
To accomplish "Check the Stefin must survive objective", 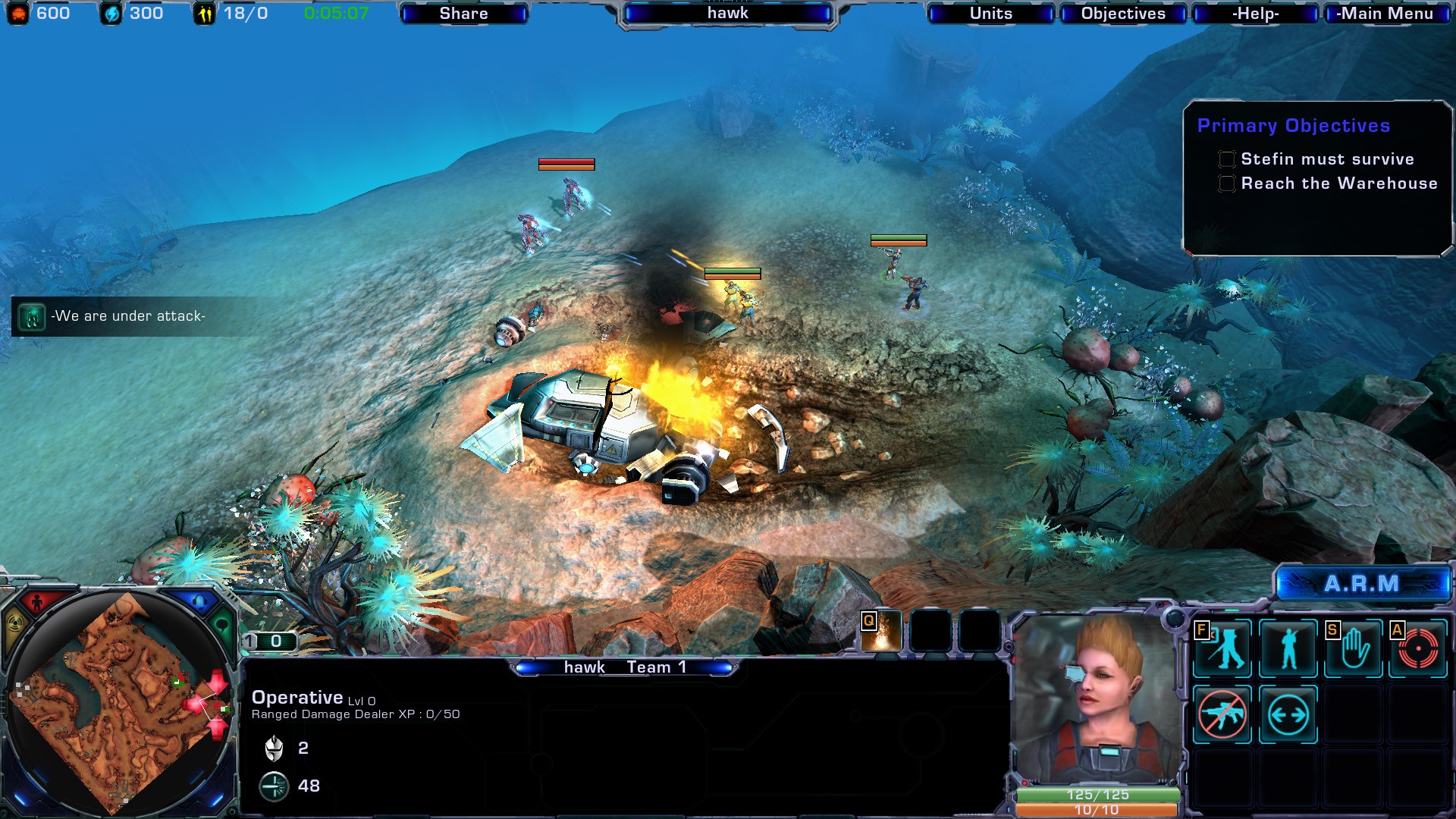I will tap(1226, 158).
